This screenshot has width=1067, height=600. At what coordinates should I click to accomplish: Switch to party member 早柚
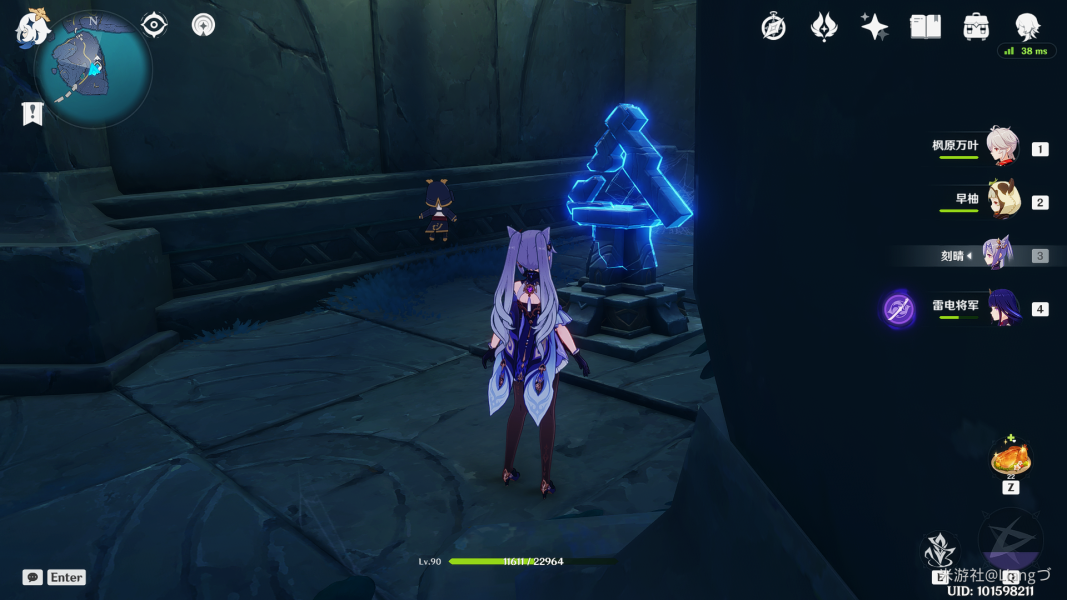(1002, 200)
